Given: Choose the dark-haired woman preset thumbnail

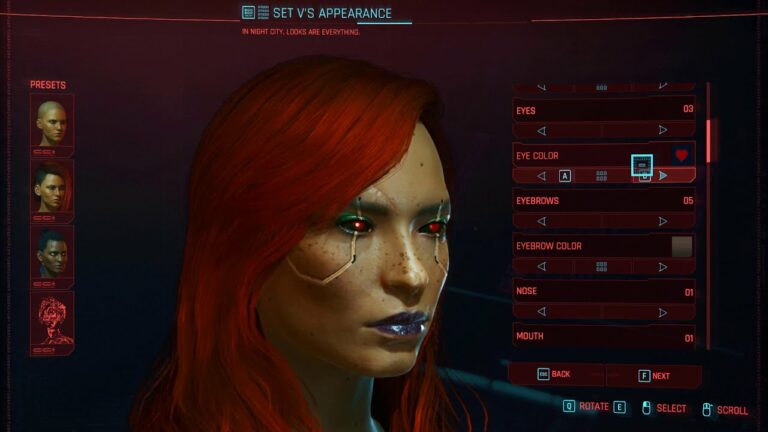Looking at the screenshot, I should click(x=52, y=188).
